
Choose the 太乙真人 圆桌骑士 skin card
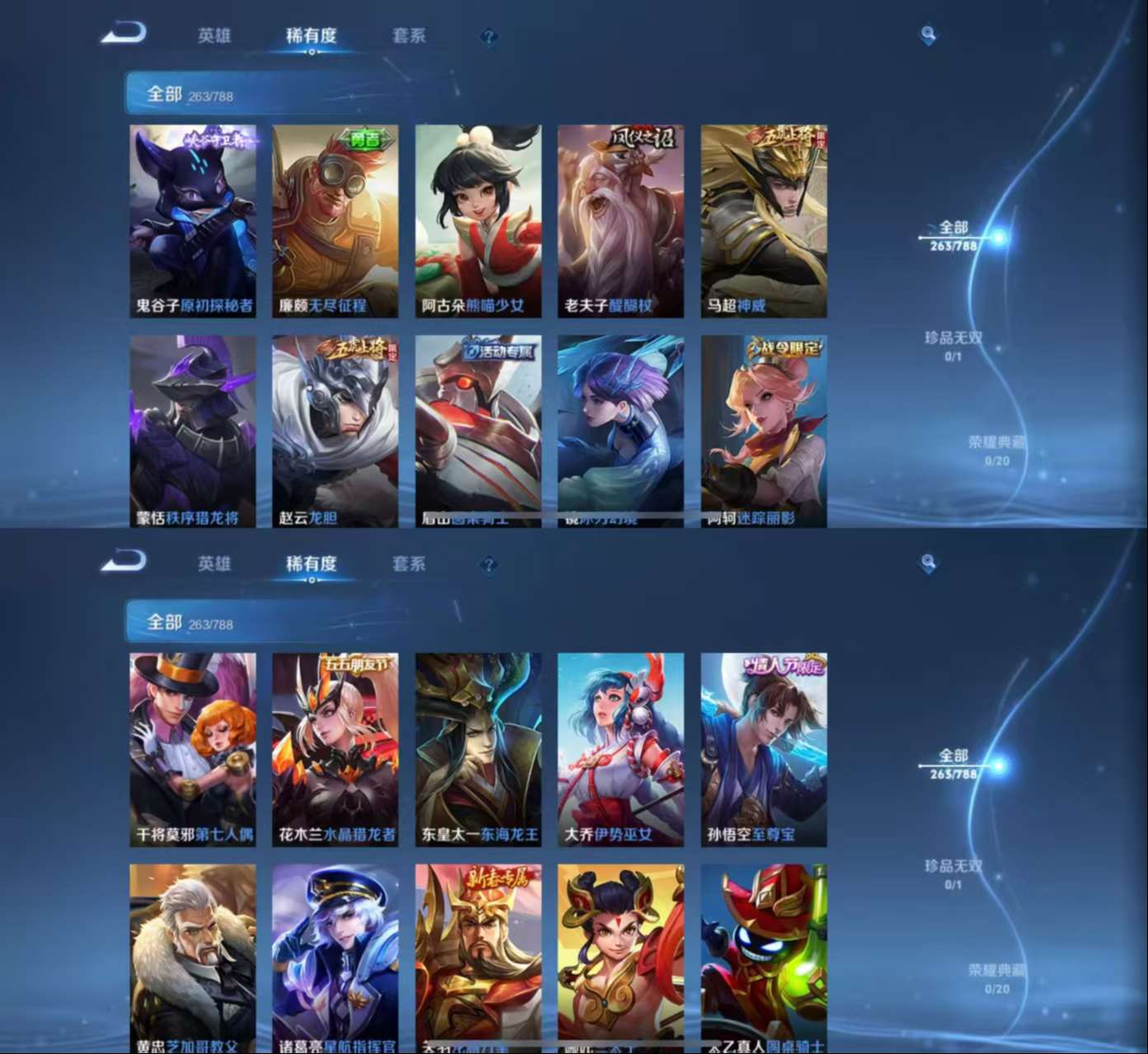click(763, 958)
